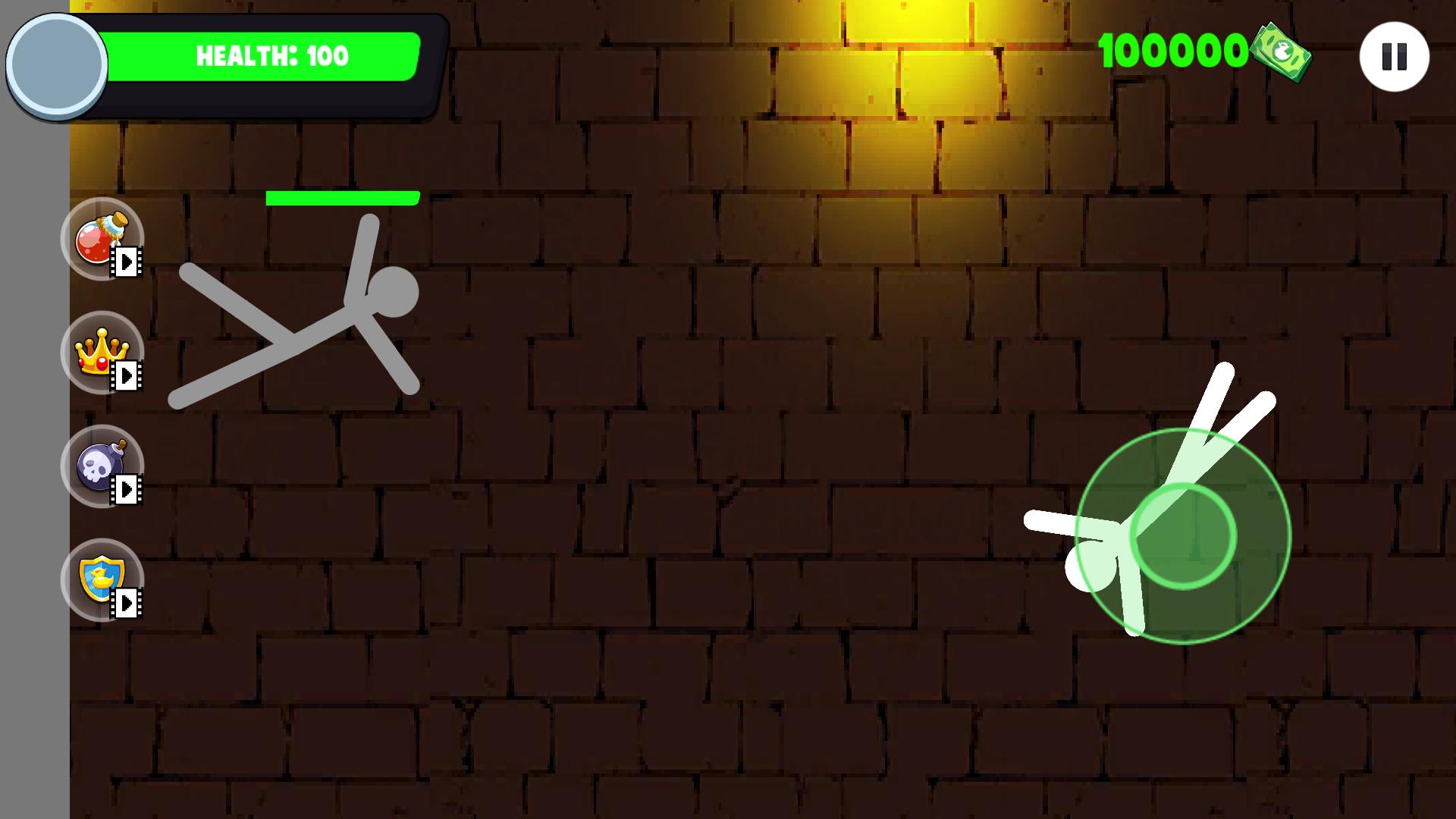The height and width of the screenshot is (819, 1456).
Task: Tap the inner knob of the green joystick
Action: pyautogui.click(x=1185, y=536)
